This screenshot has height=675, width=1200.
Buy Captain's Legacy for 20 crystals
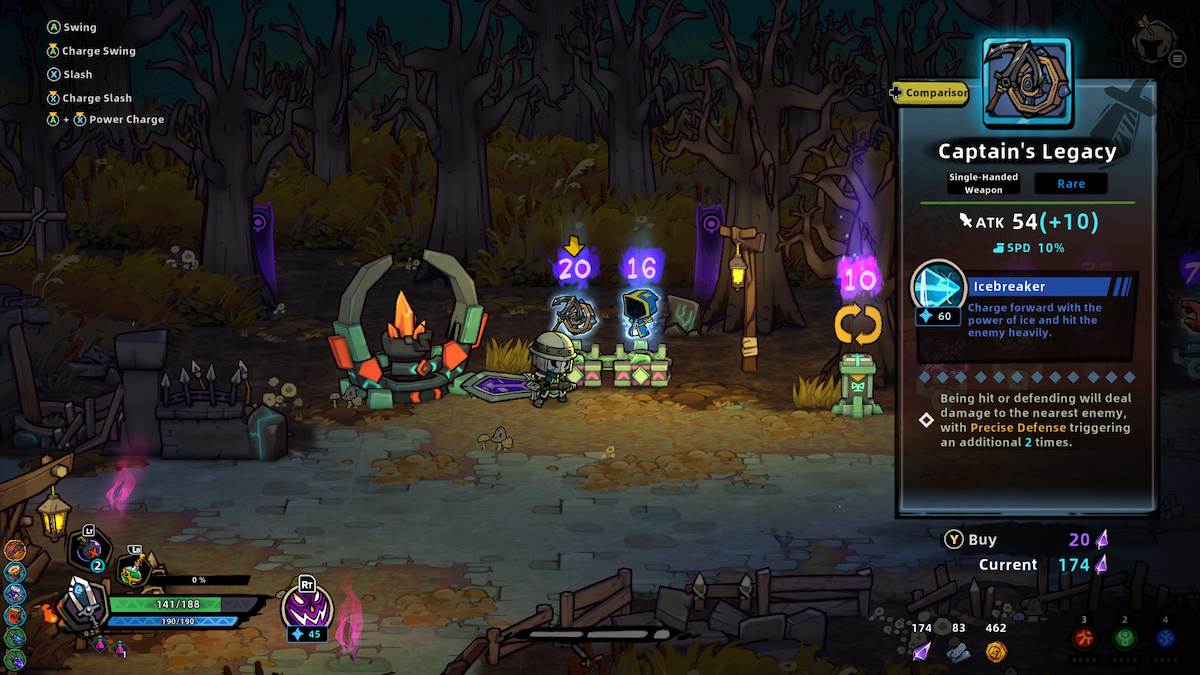coord(955,540)
